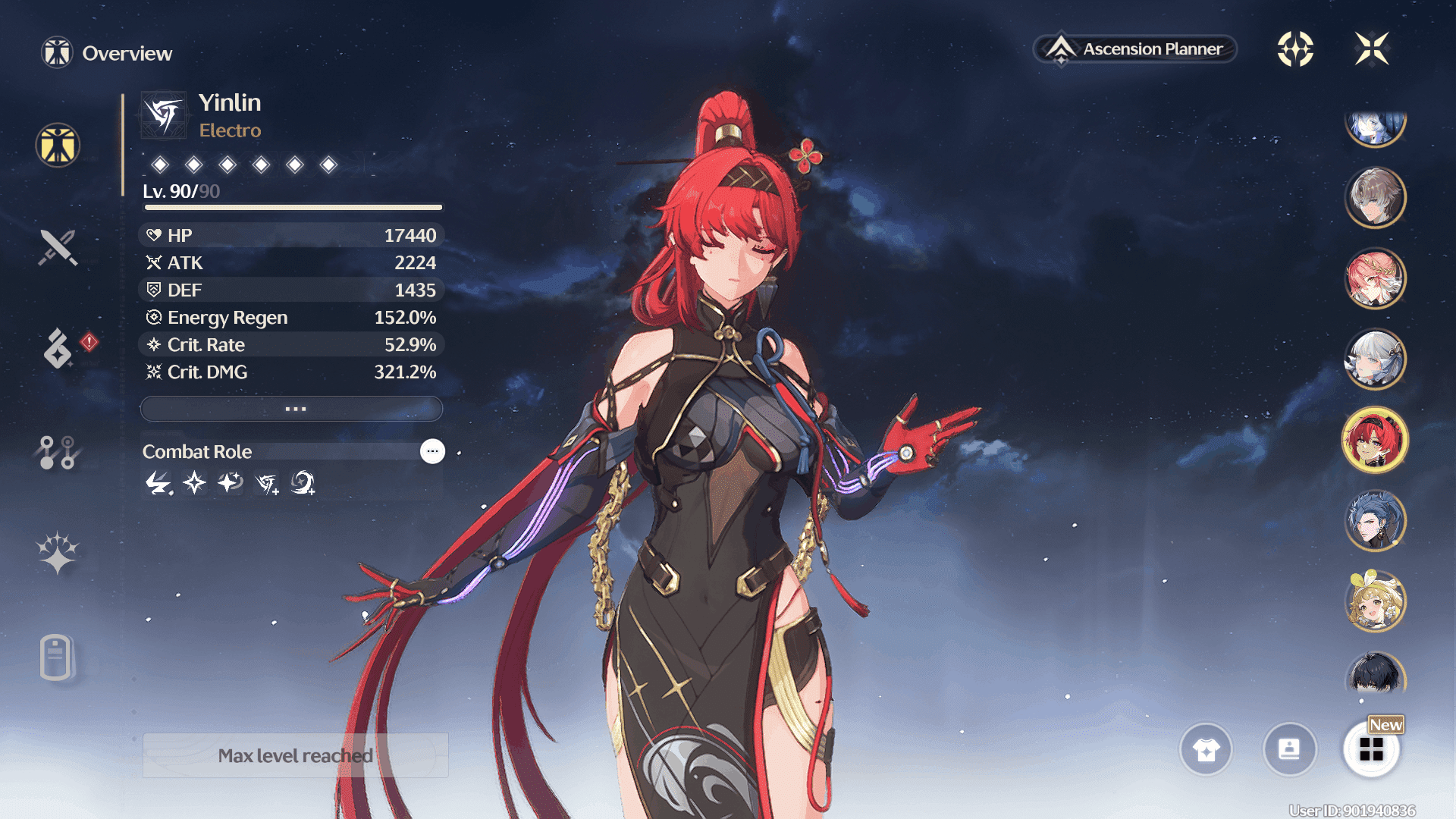Screen dimensions: 1456x819
Task: Open the grid view marked New
Action: click(1371, 750)
